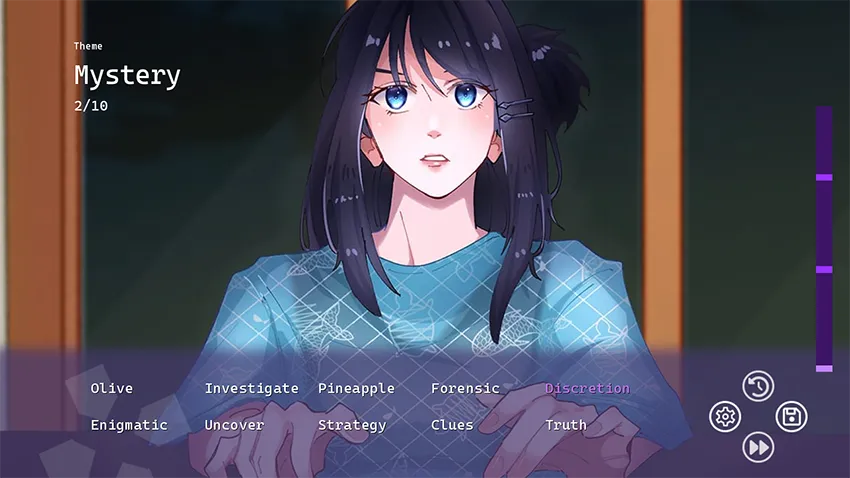
Task: Choose the word Olive
Action: [111, 388]
